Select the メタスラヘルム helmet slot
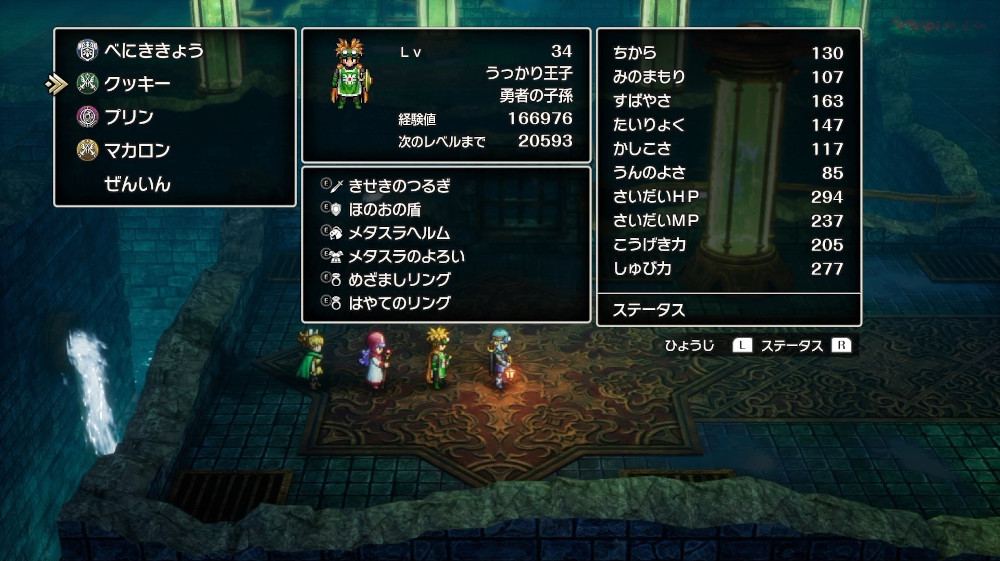The height and width of the screenshot is (561, 1000). coord(399,232)
